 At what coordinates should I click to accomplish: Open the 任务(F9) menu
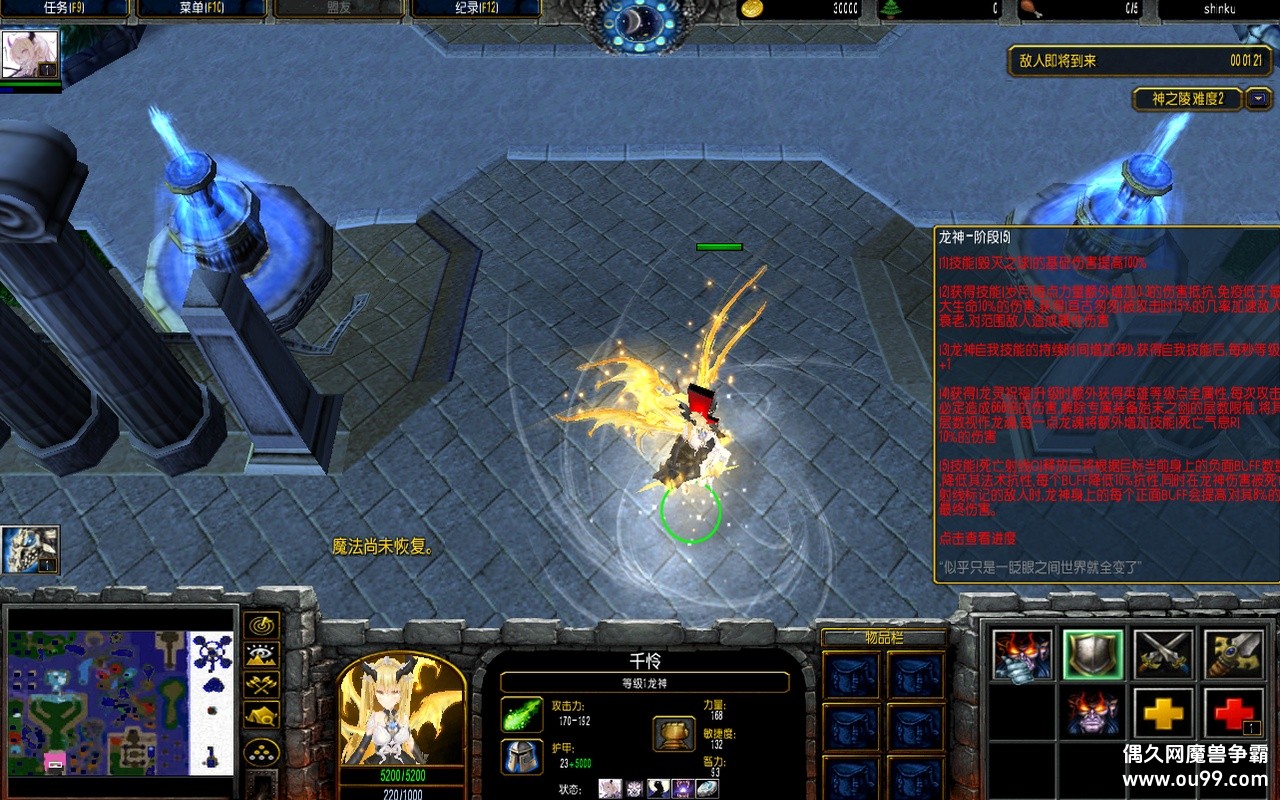click(x=64, y=10)
